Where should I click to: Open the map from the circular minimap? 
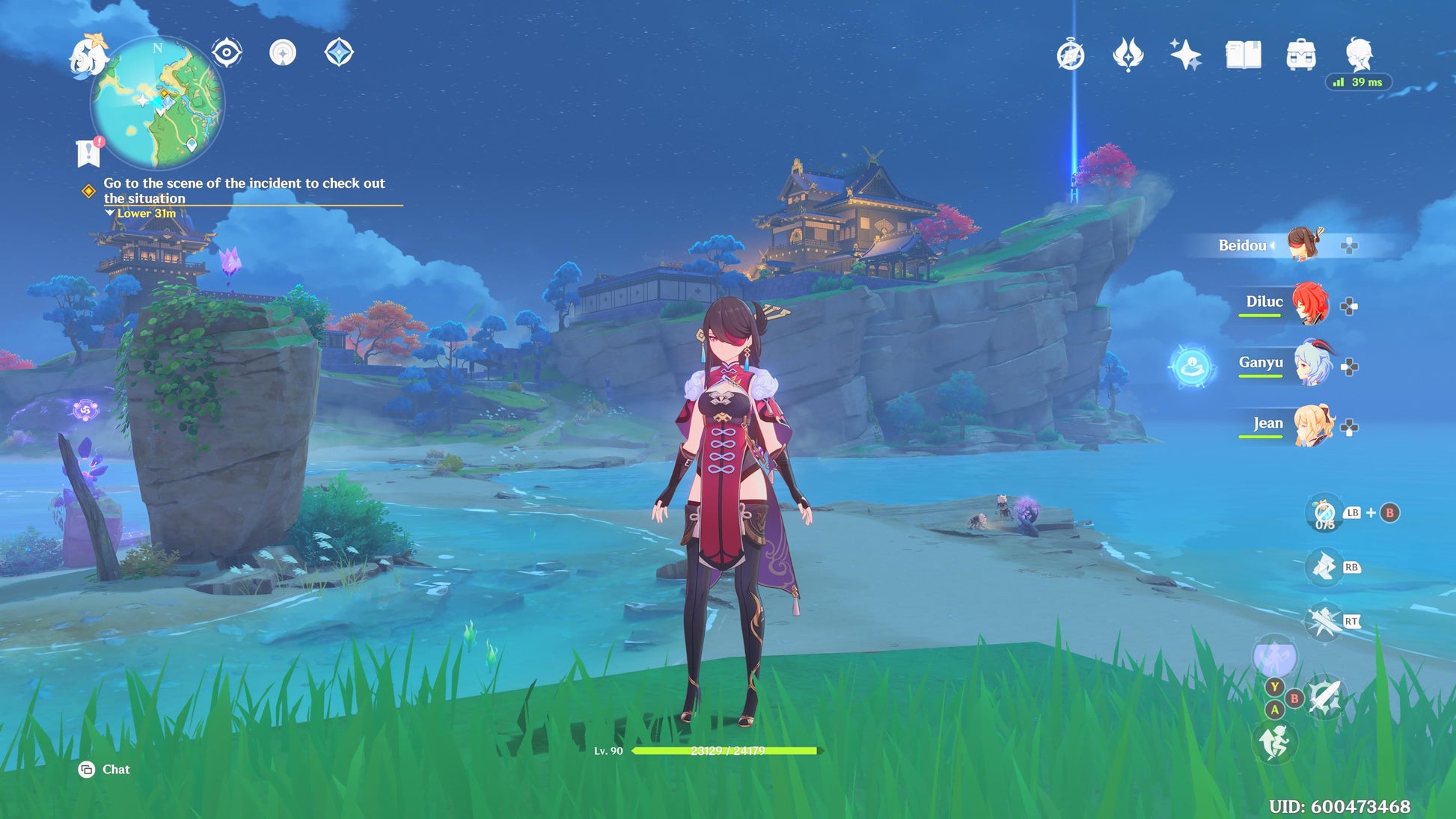click(x=157, y=103)
